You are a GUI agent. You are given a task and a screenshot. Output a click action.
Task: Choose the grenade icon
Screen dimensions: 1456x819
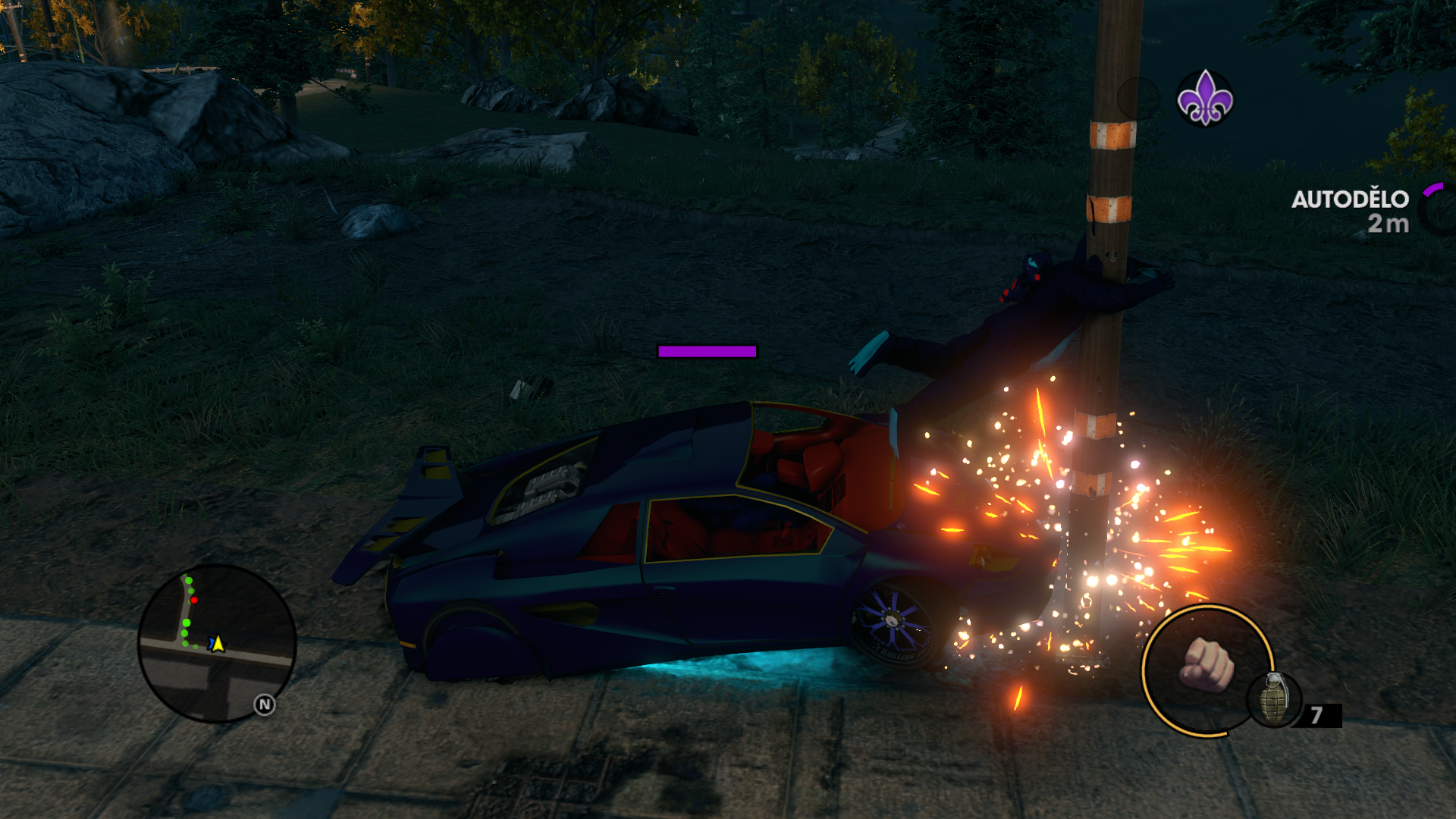coord(1275,700)
